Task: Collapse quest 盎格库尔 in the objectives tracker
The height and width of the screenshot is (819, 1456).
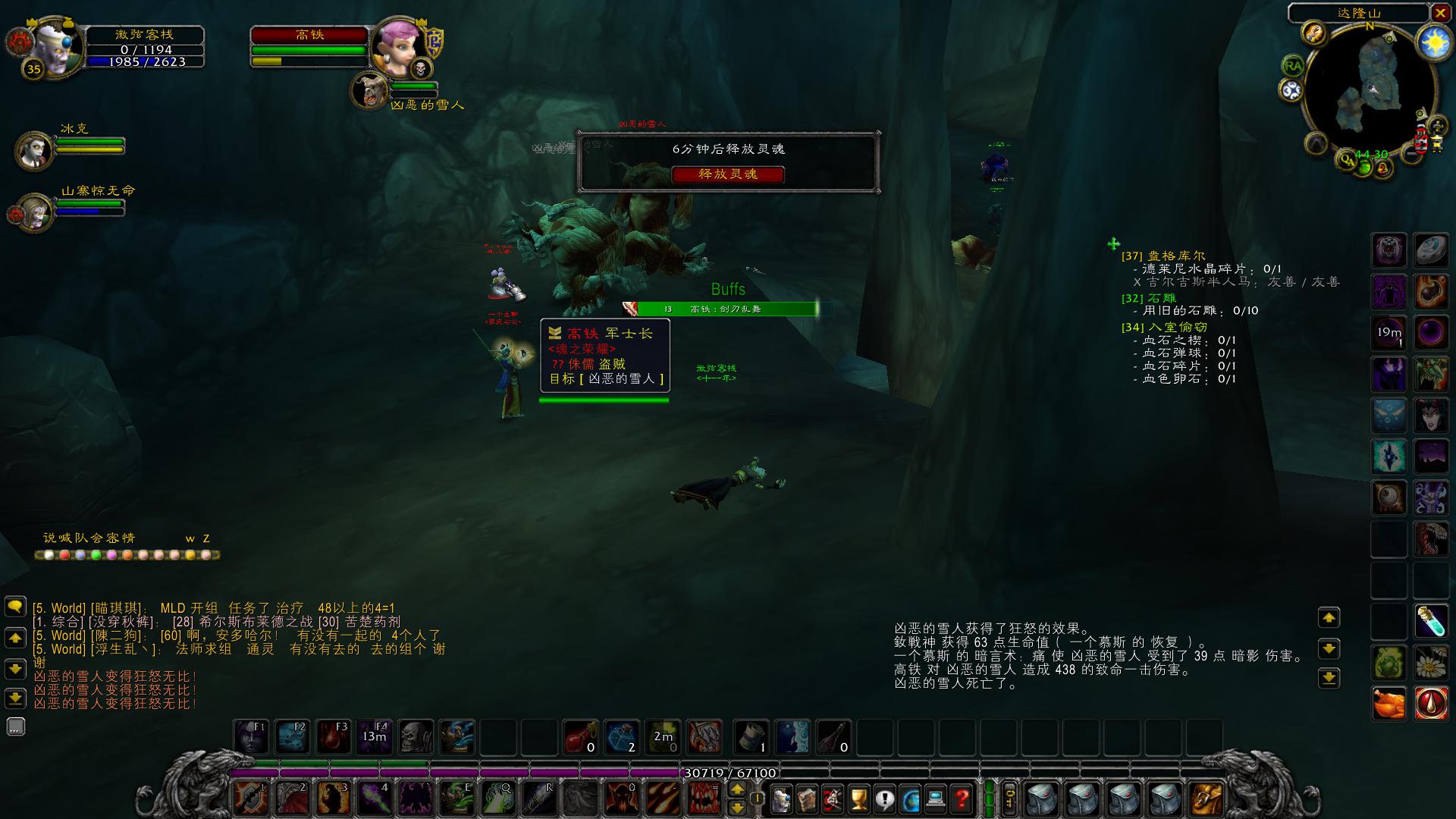Action: [x=1163, y=256]
